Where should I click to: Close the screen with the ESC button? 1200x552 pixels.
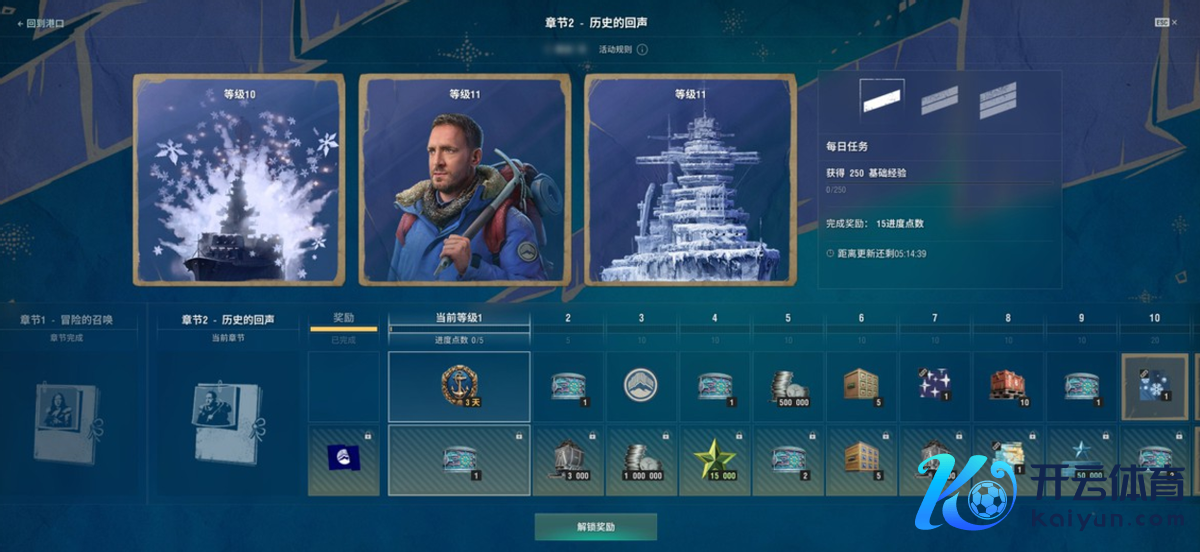(1162, 22)
